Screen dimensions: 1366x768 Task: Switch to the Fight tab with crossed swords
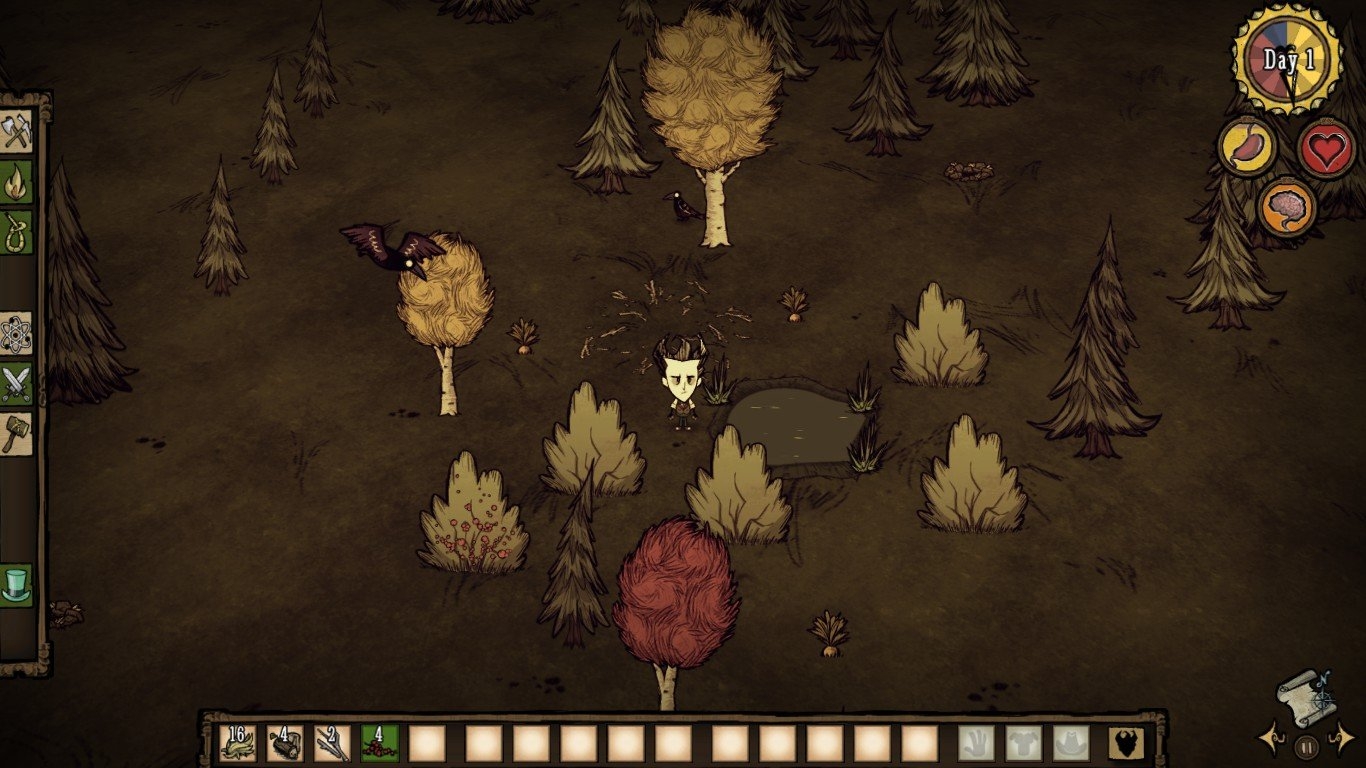17,383
